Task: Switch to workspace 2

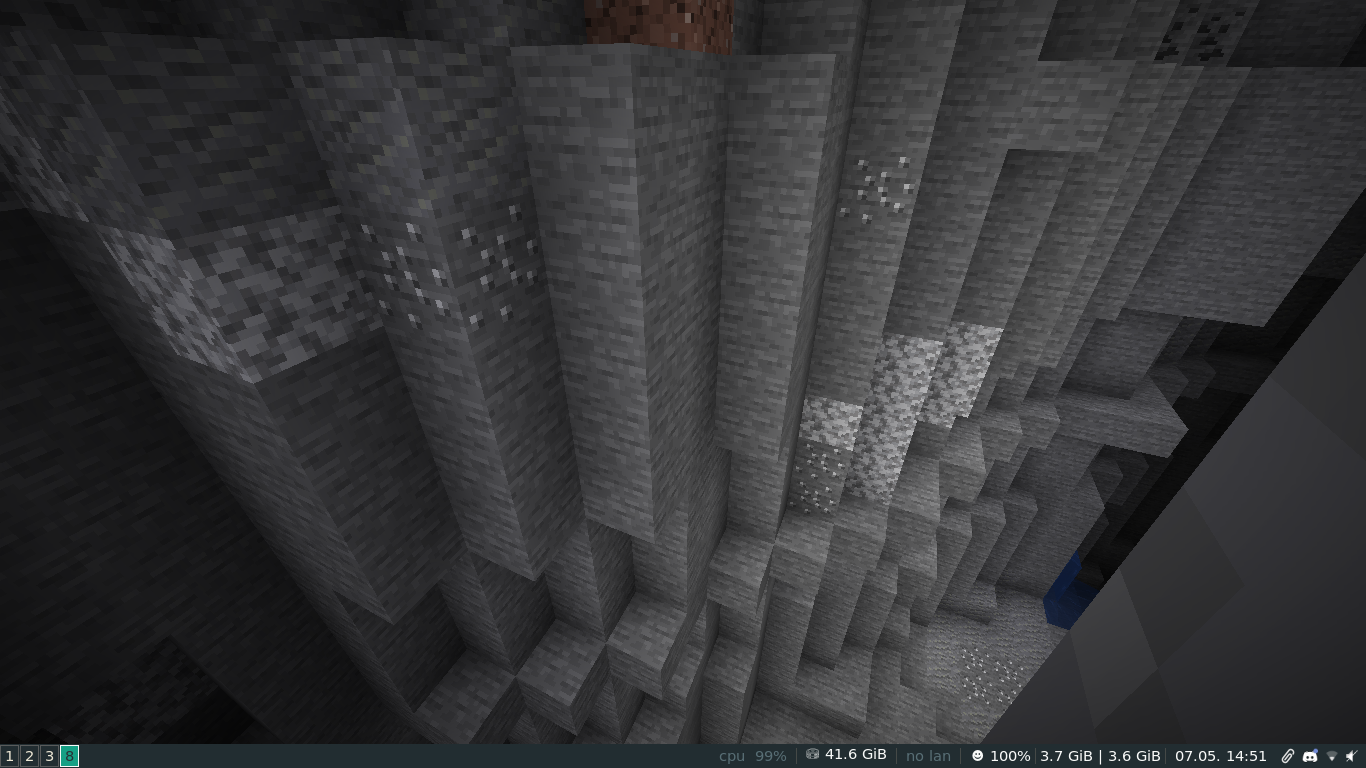Action: point(28,756)
